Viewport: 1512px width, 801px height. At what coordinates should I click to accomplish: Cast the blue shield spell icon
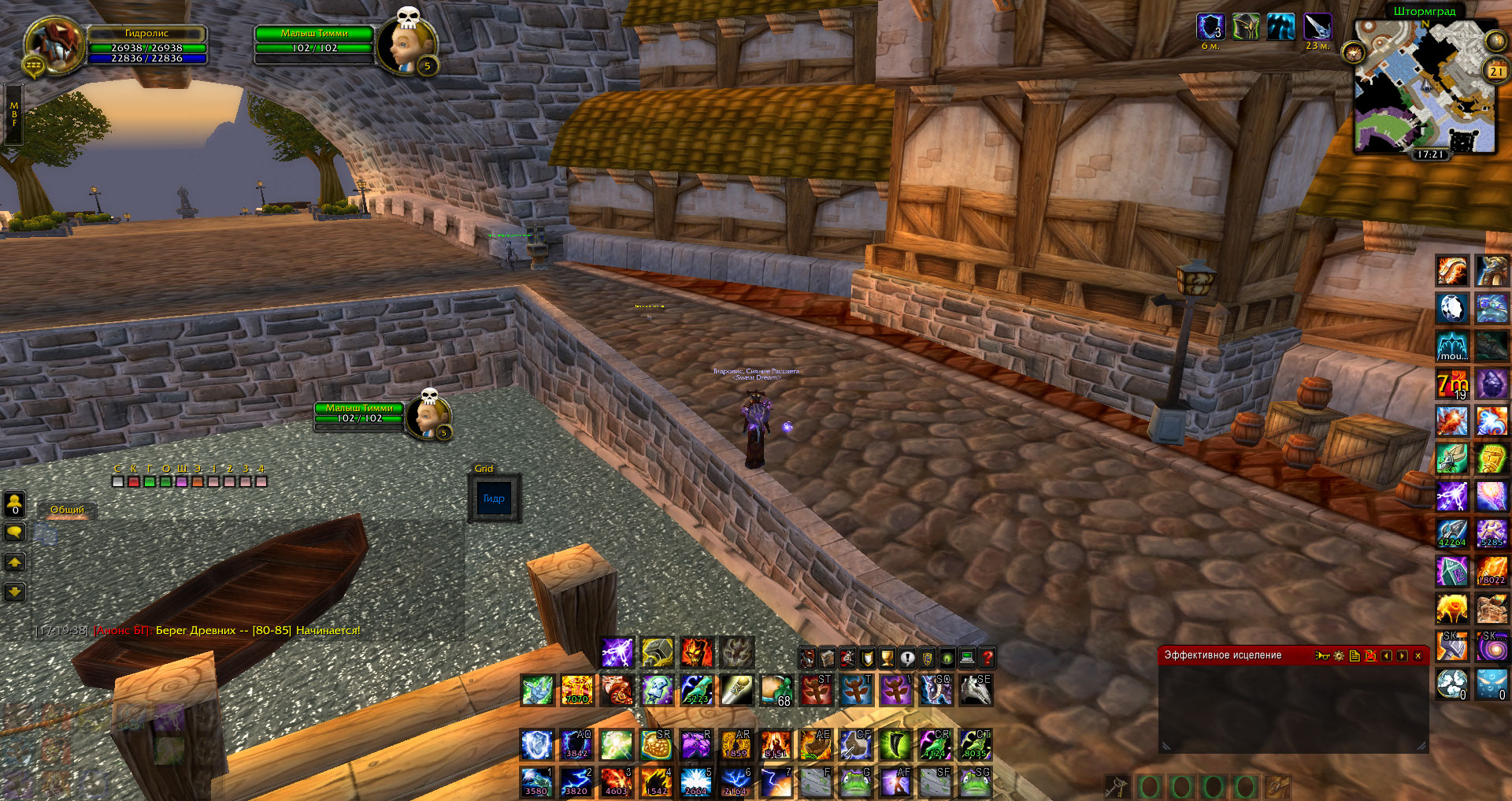click(536, 744)
